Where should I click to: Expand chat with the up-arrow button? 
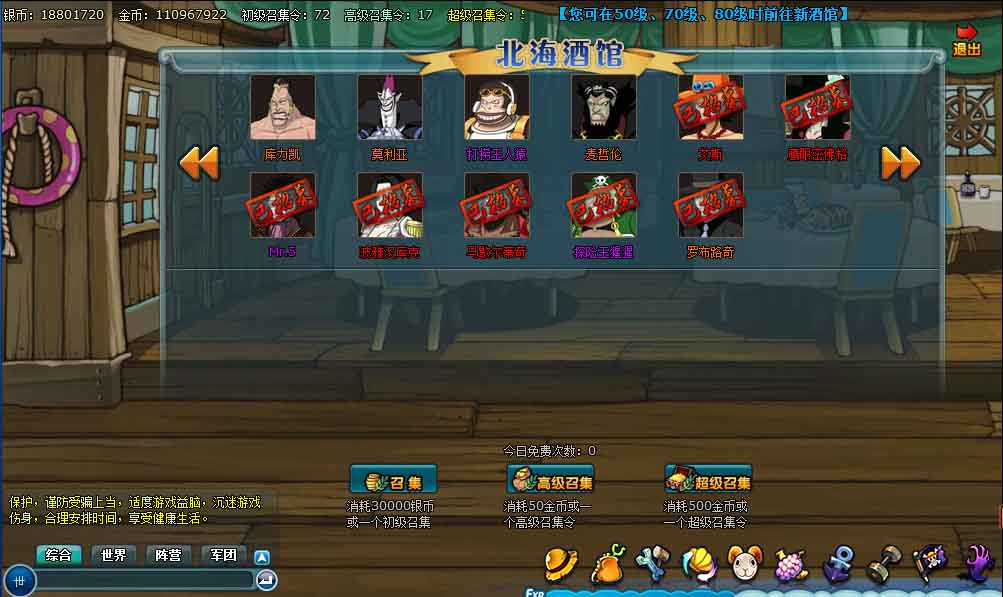pyautogui.click(x=262, y=557)
